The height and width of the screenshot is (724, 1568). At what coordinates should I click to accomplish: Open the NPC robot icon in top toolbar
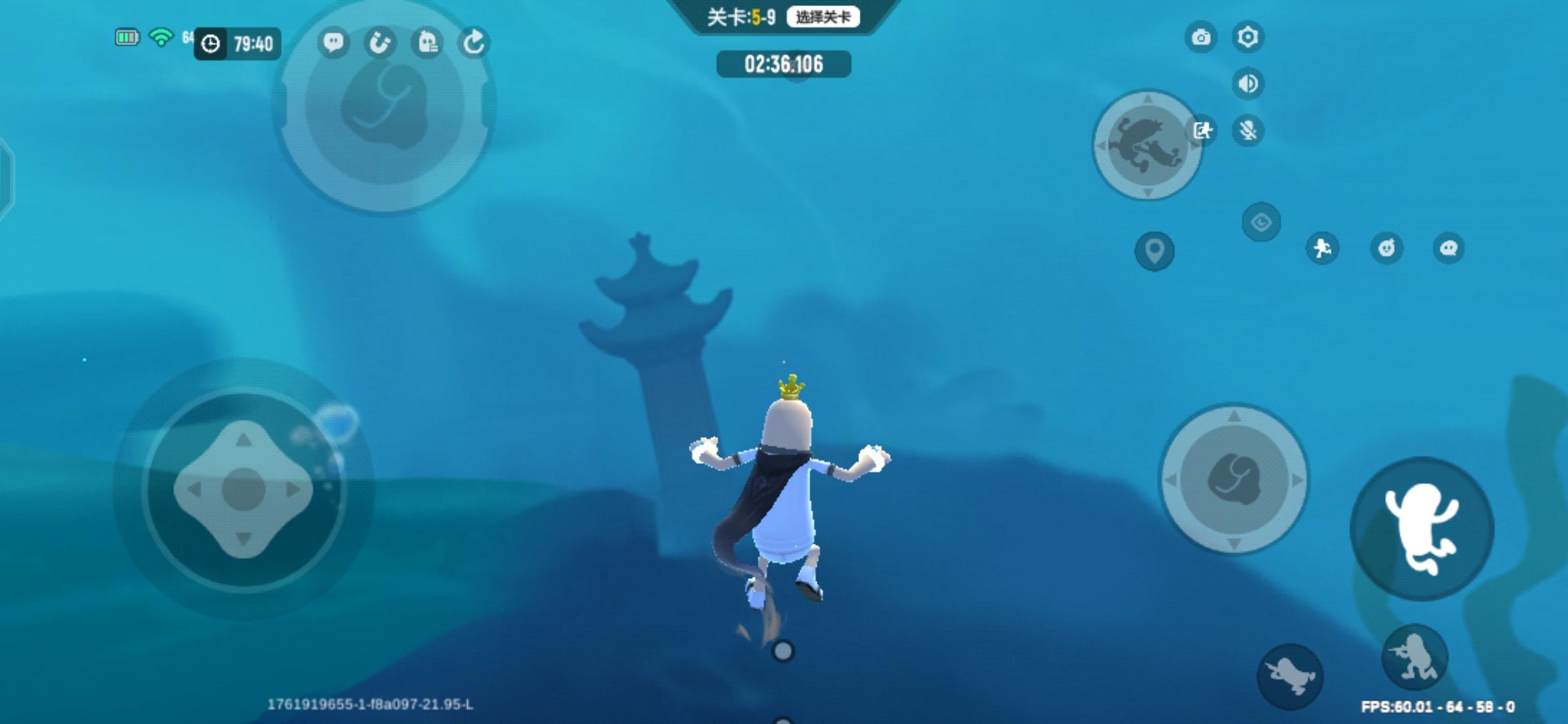(428, 42)
